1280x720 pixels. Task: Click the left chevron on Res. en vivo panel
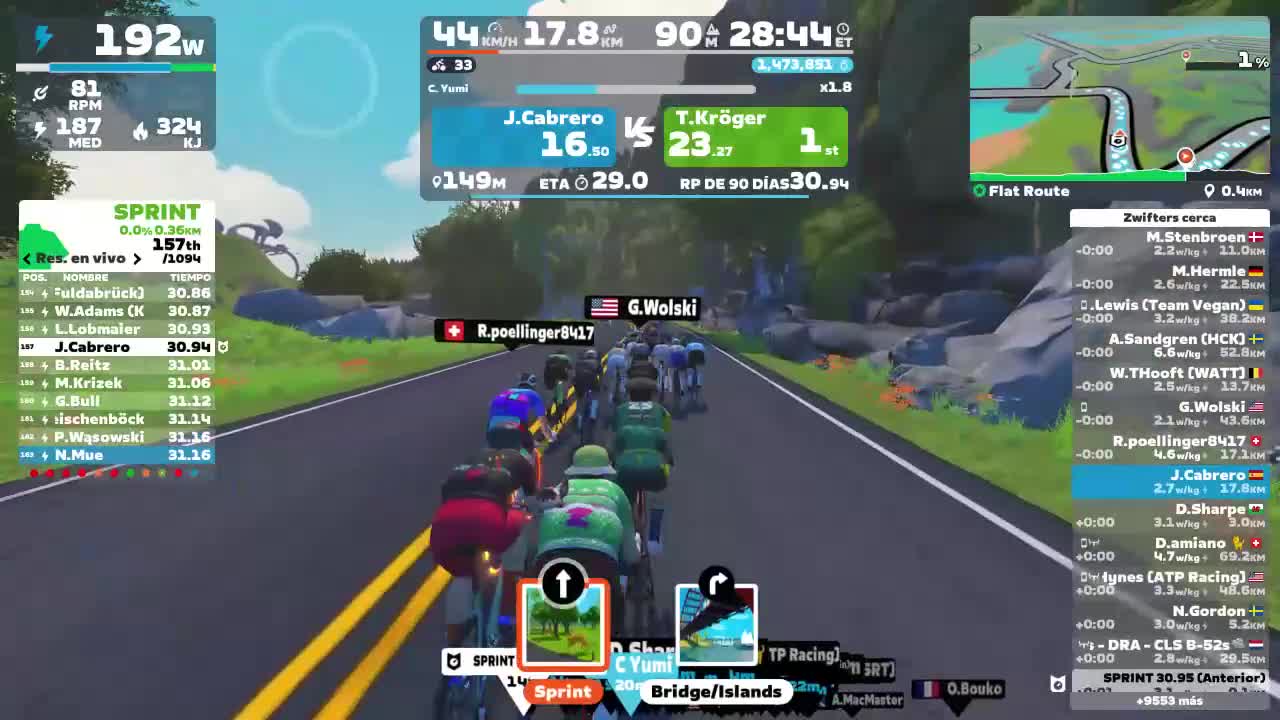[26, 257]
